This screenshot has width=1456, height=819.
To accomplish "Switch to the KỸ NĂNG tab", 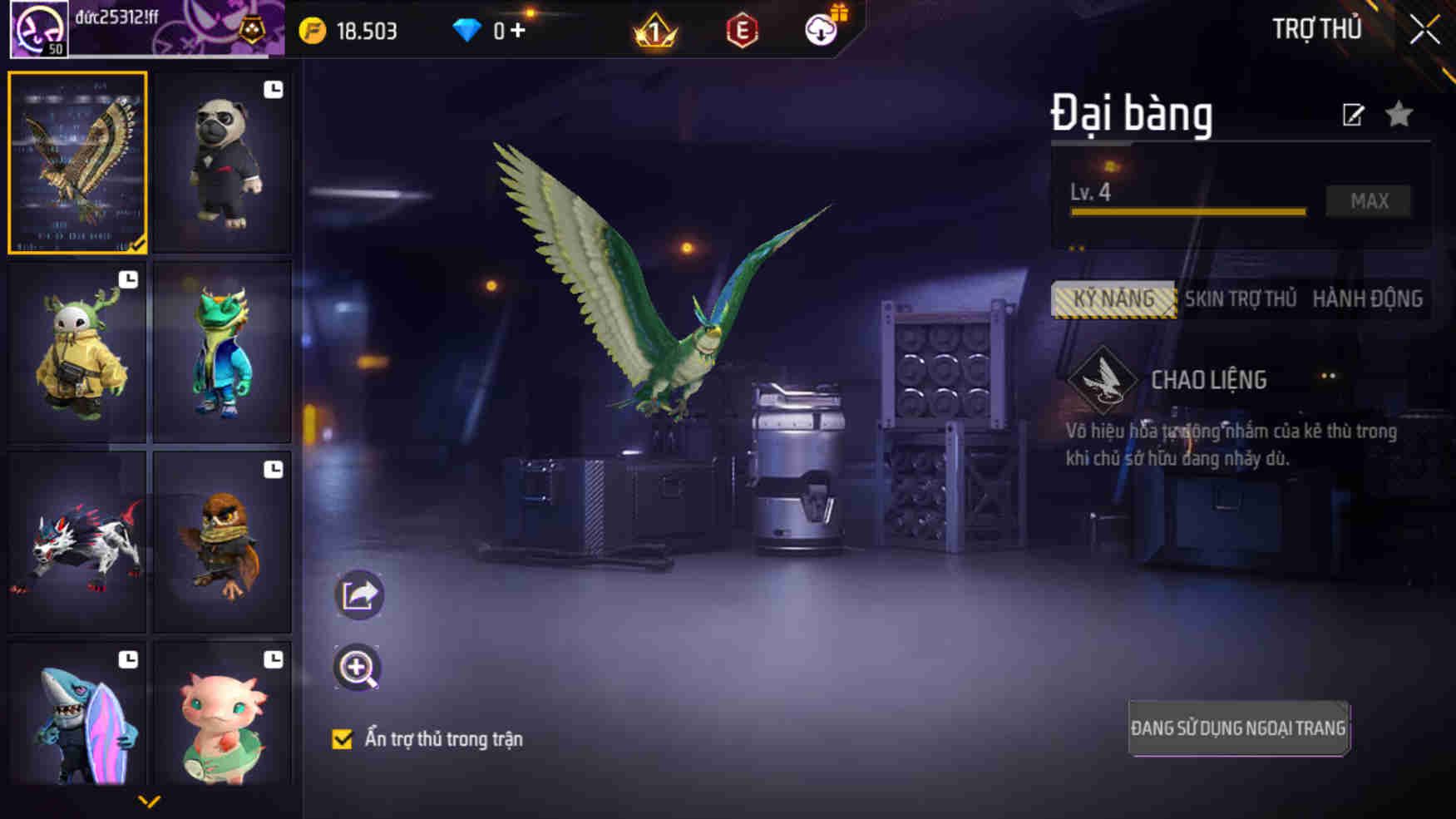I will click(1113, 299).
